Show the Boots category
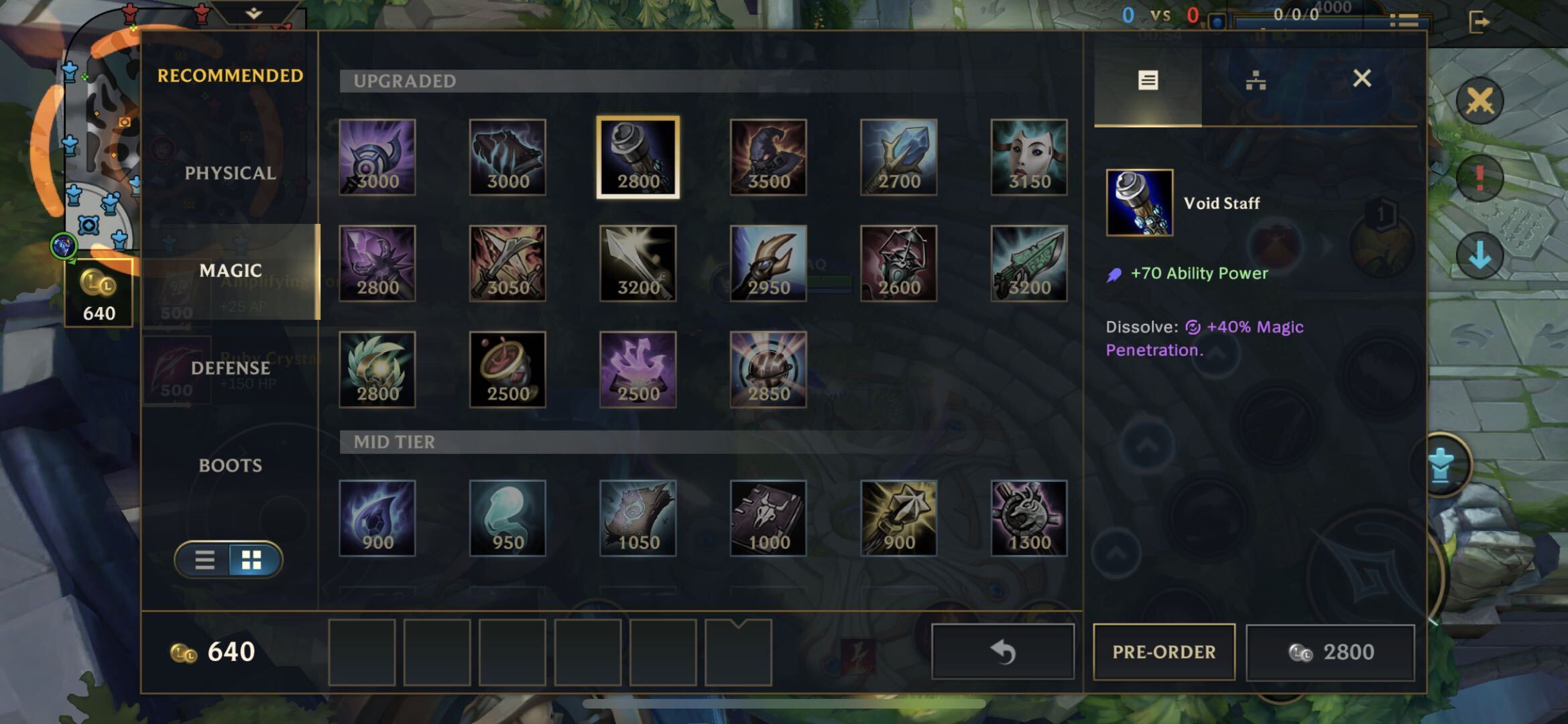The image size is (1568, 724). coord(230,465)
